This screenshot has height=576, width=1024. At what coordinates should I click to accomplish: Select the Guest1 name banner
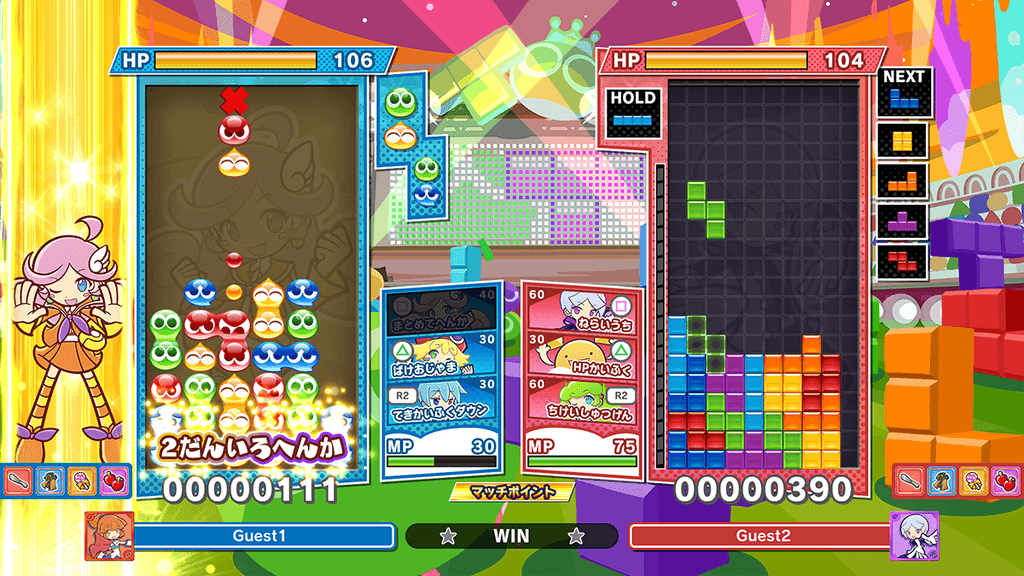260,536
